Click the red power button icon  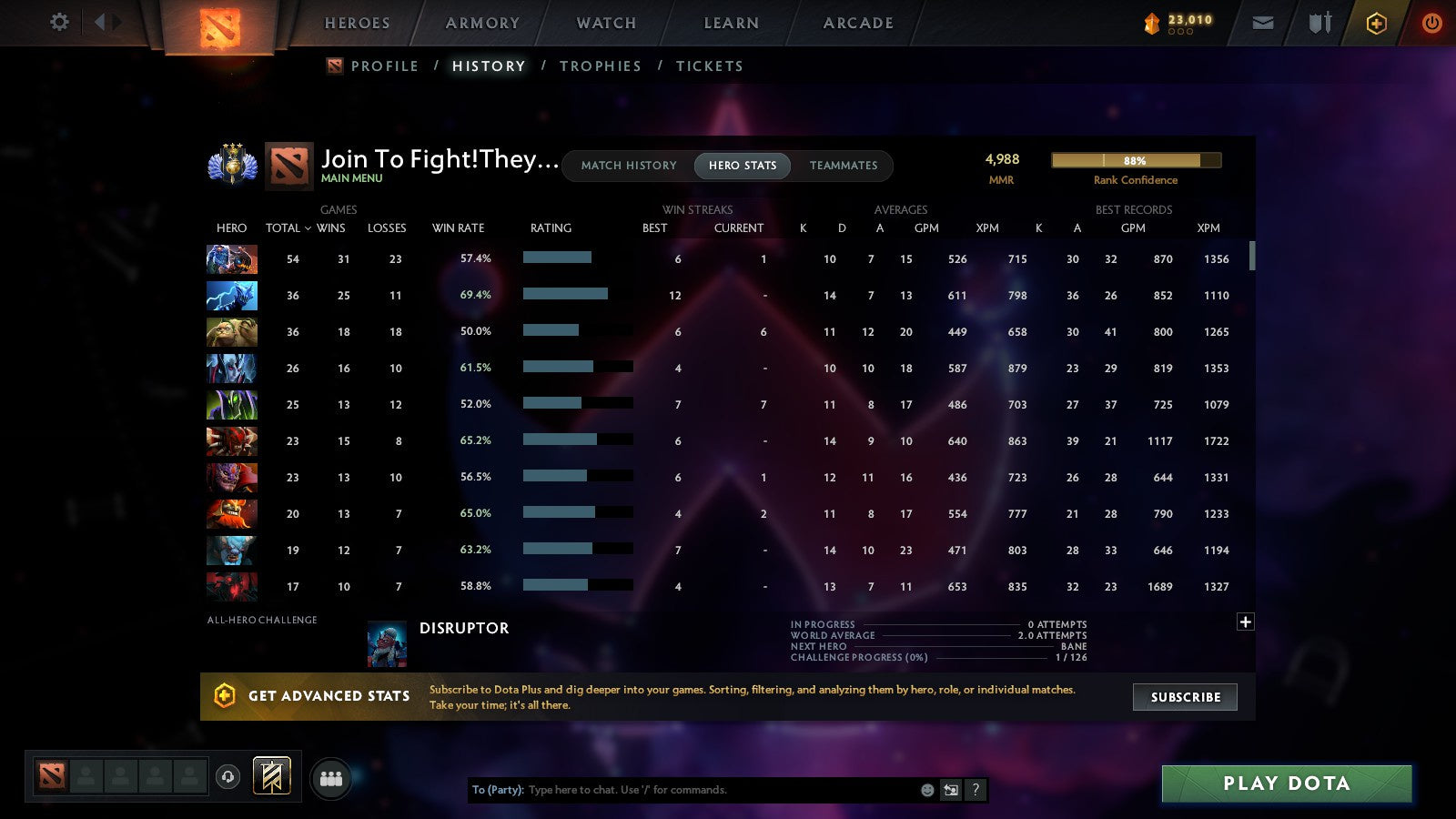tap(1431, 23)
